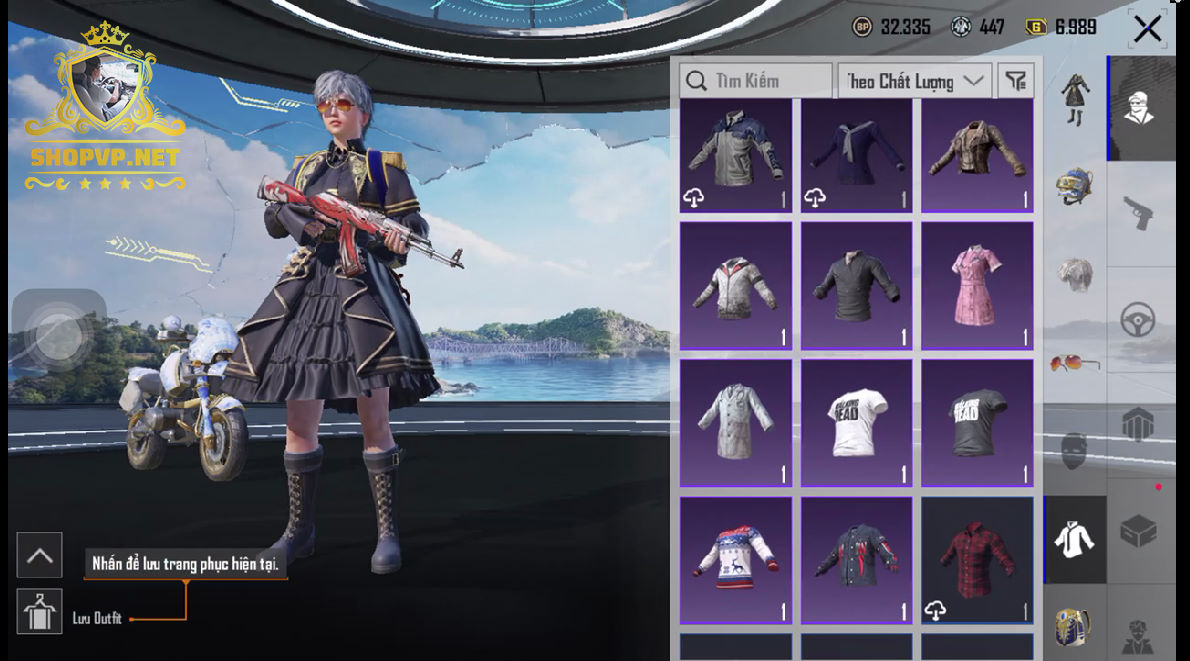Open the sunglasses category tab
This screenshot has height=661, width=1190.
click(x=1075, y=363)
